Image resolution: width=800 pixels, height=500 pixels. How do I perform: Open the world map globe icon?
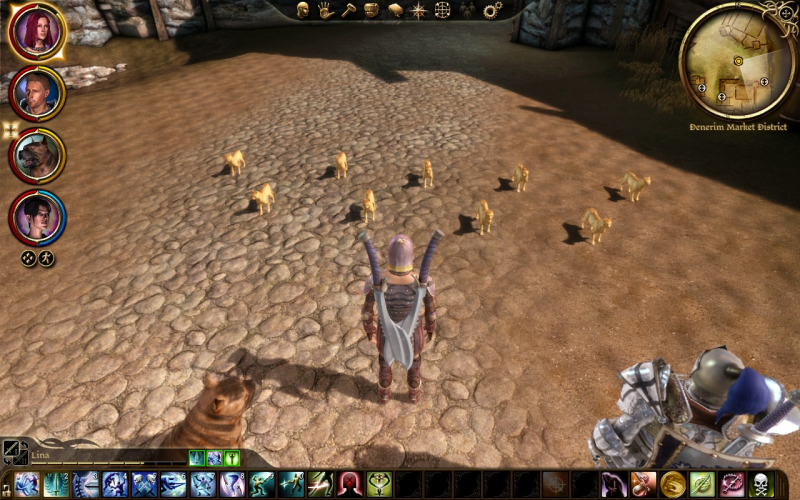442,10
